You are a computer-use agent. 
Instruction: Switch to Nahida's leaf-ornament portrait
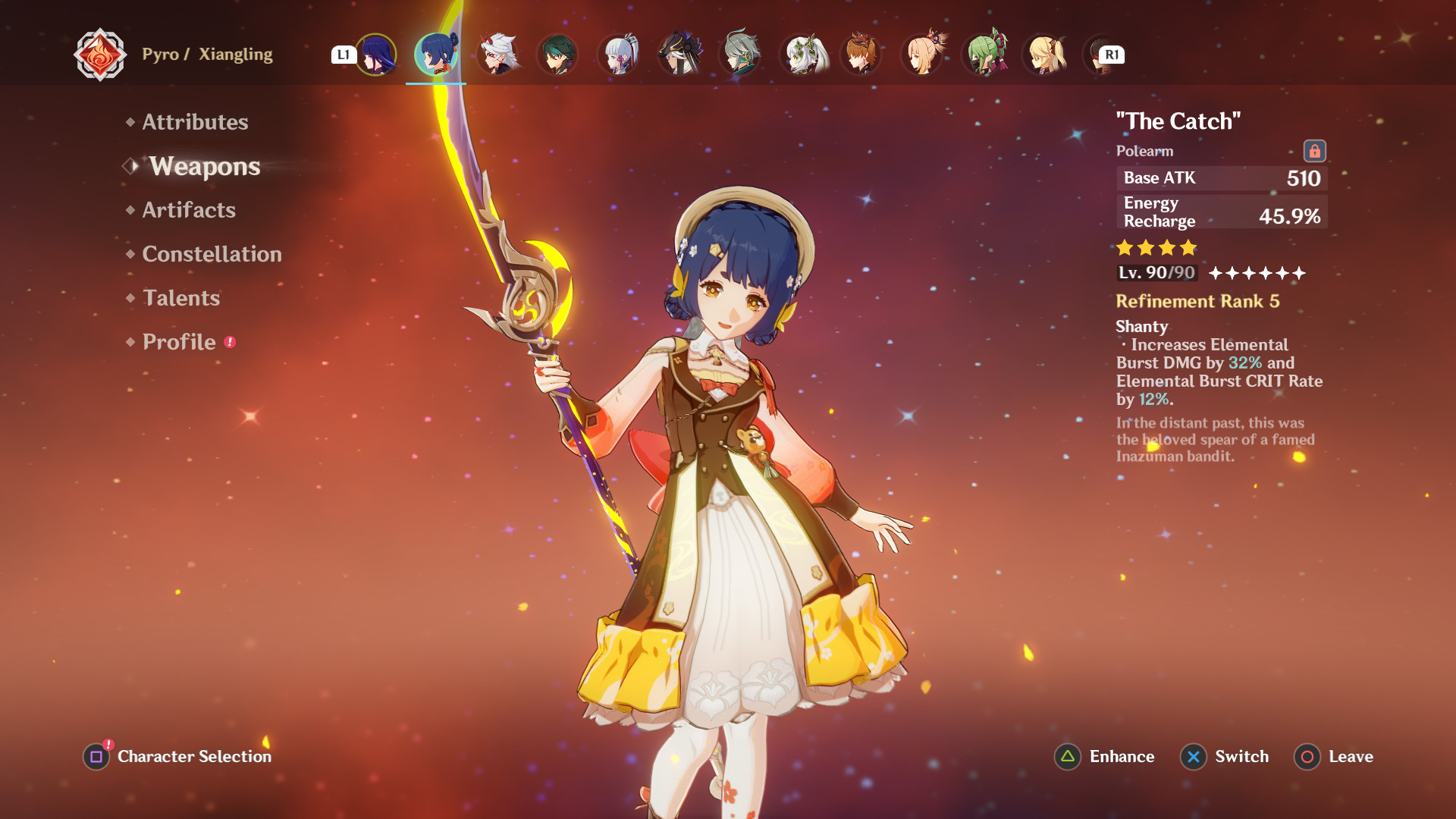pos(801,55)
